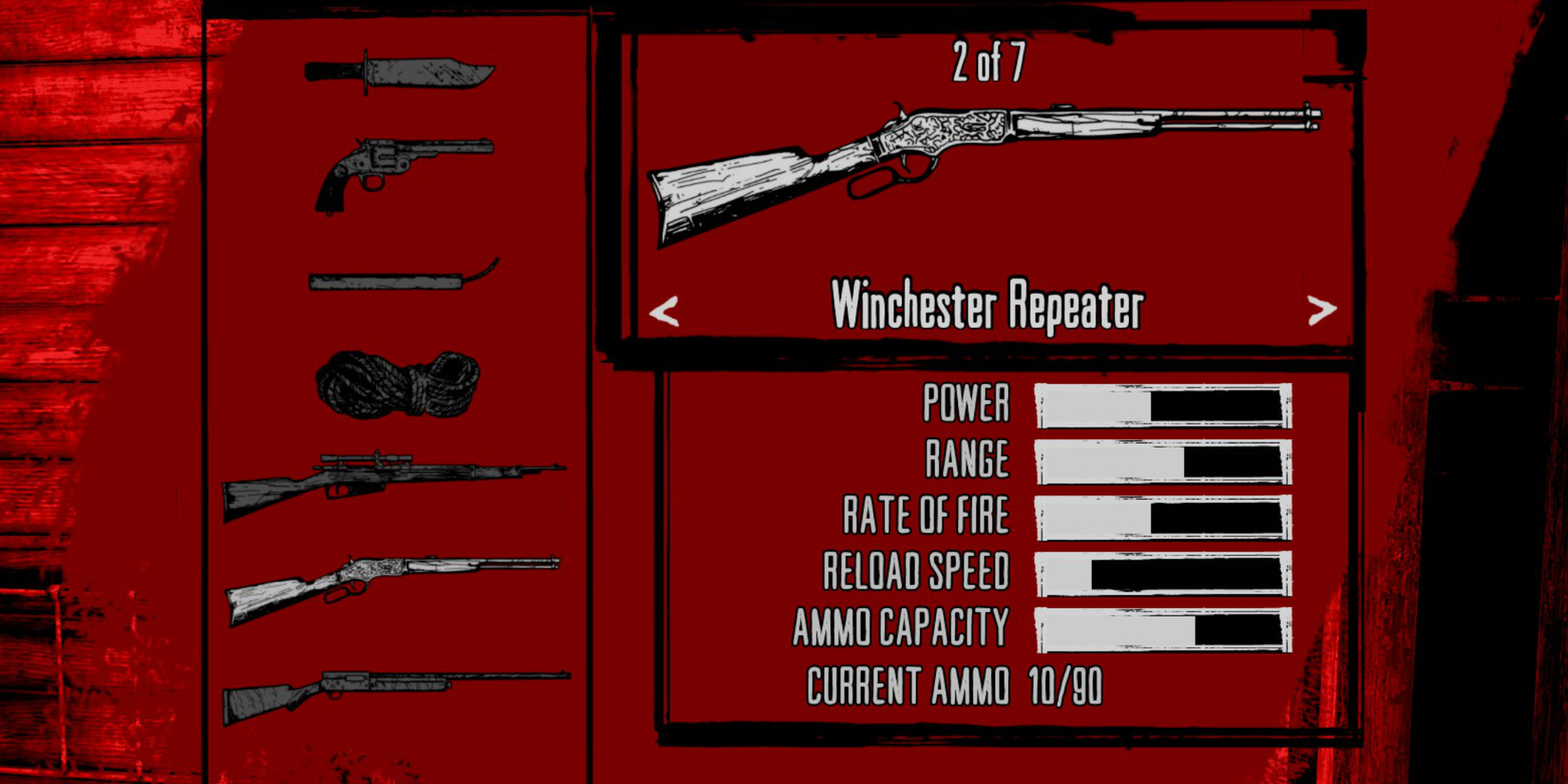Image resolution: width=1568 pixels, height=784 pixels.
Task: Click the RANGE stat bar
Action: tap(1161, 460)
